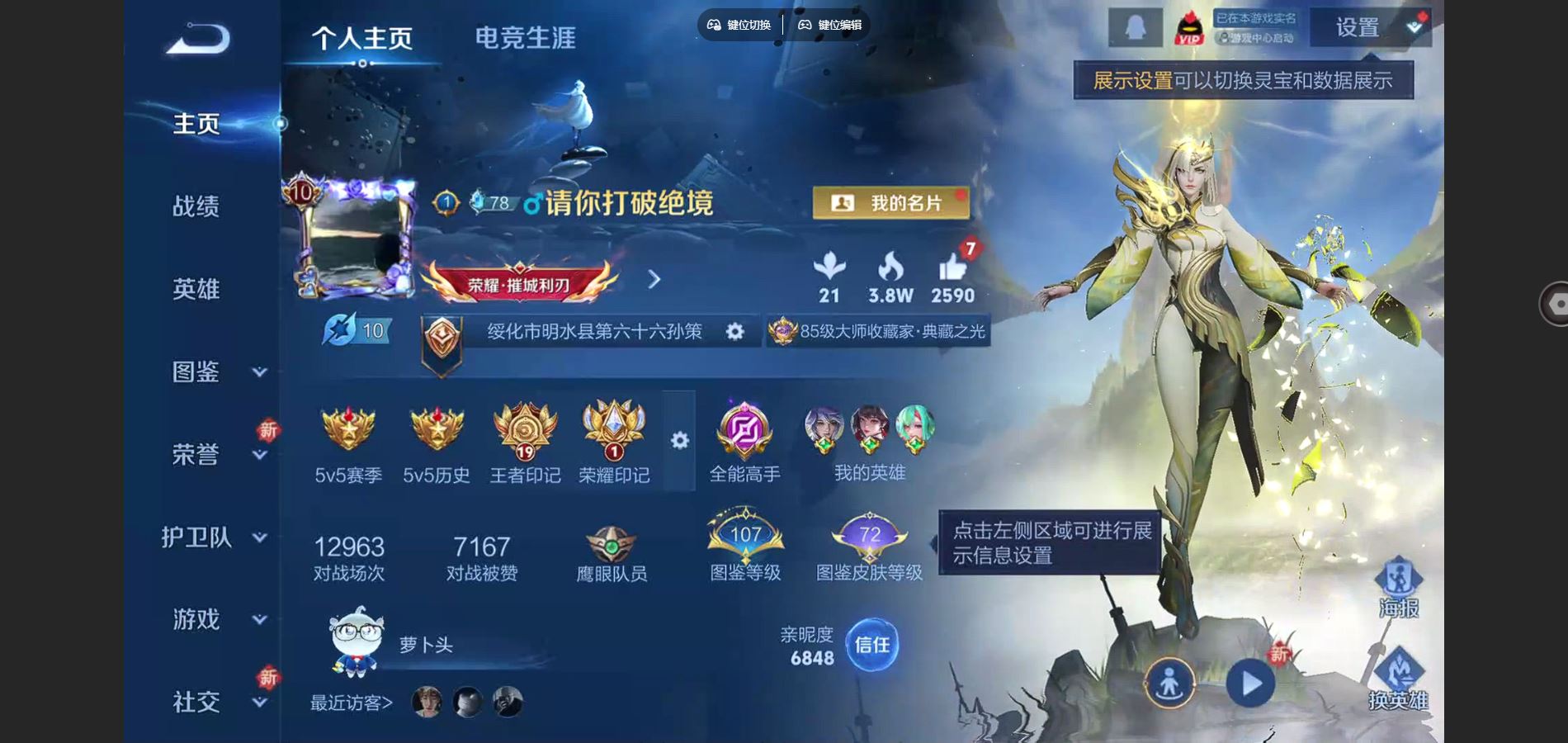
Task: Open 战绩 from the left sidebar
Action: coord(196,207)
